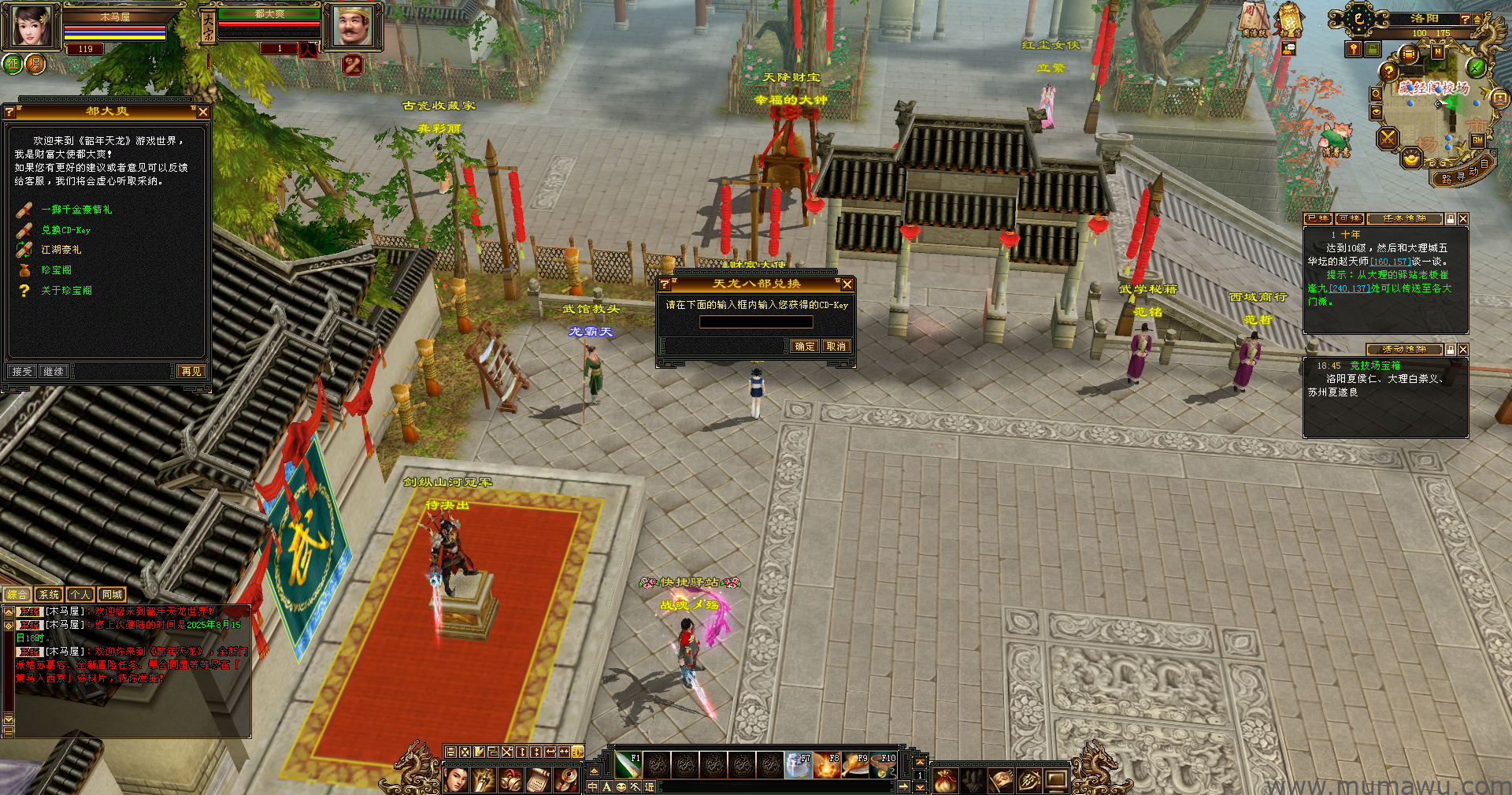Select the 兑换CD-Key dialogue option

click(x=65, y=230)
